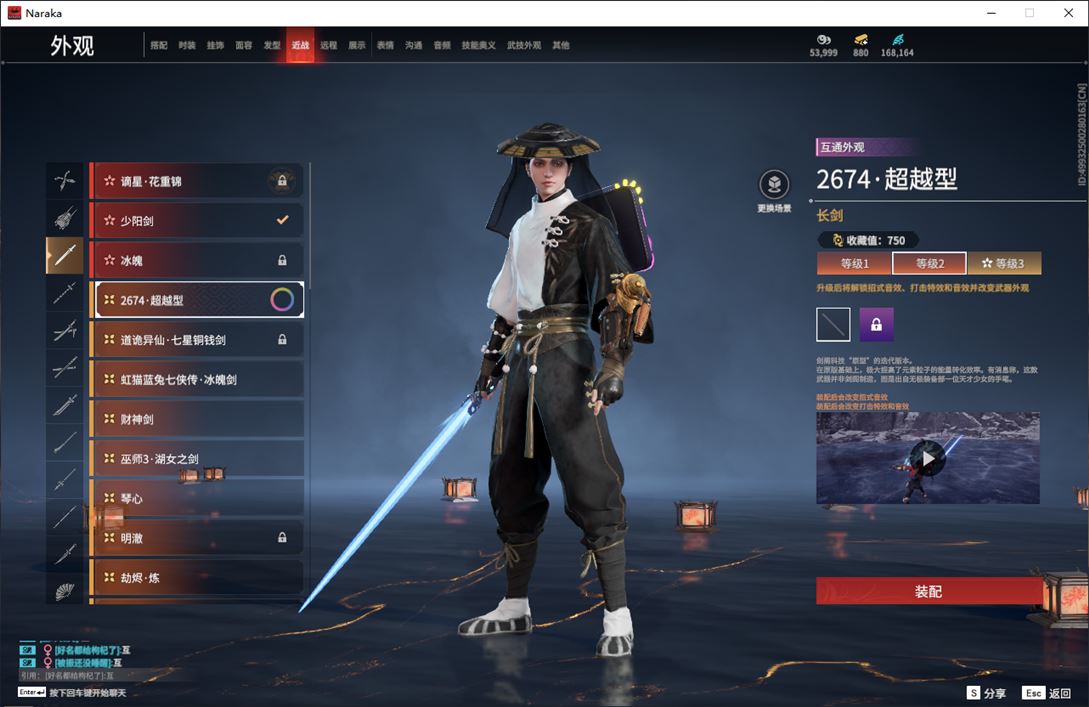Switch to the 等级3 level tab

click(x=1003, y=264)
